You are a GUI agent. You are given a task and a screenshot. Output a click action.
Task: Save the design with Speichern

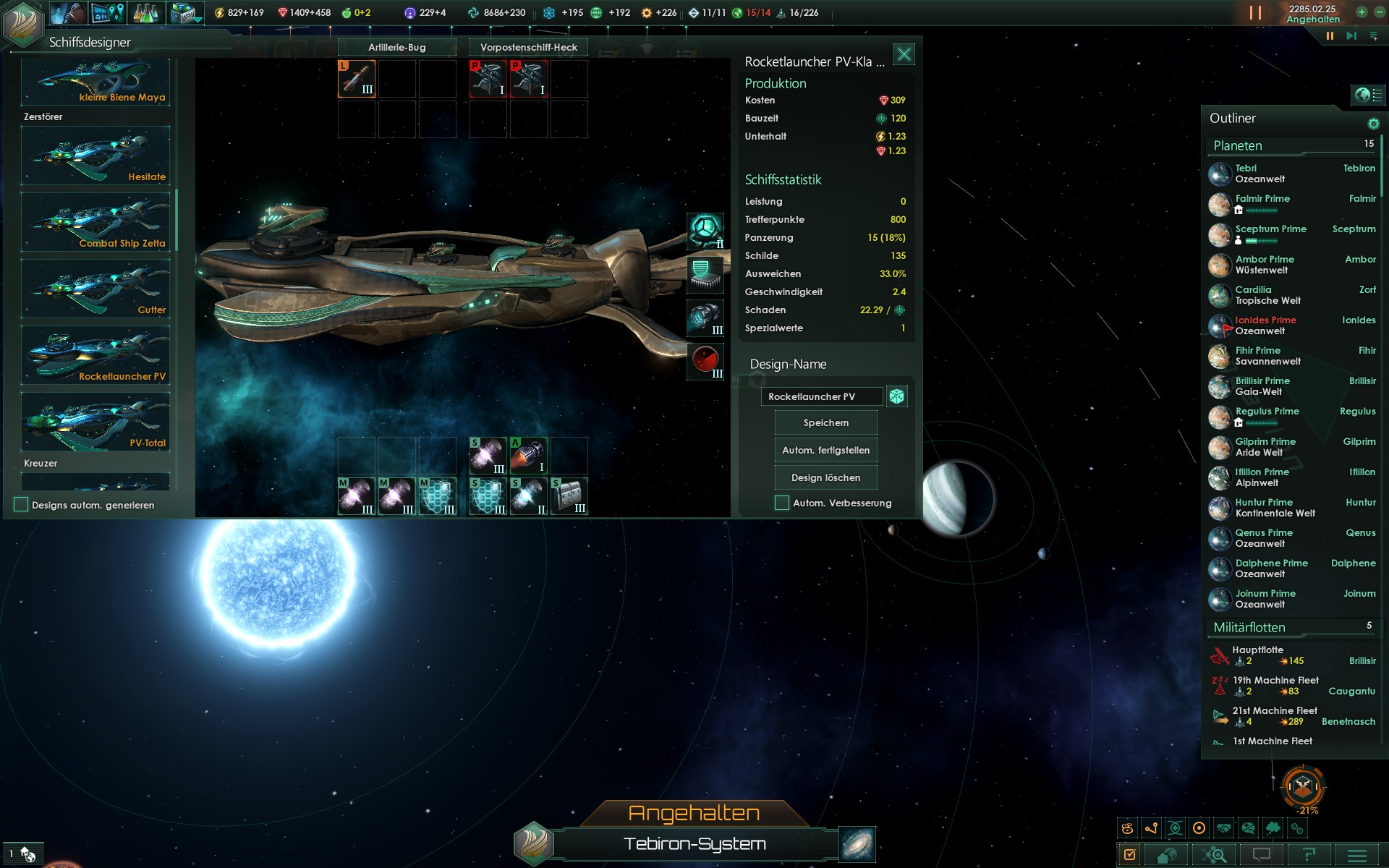tap(825, 422)
